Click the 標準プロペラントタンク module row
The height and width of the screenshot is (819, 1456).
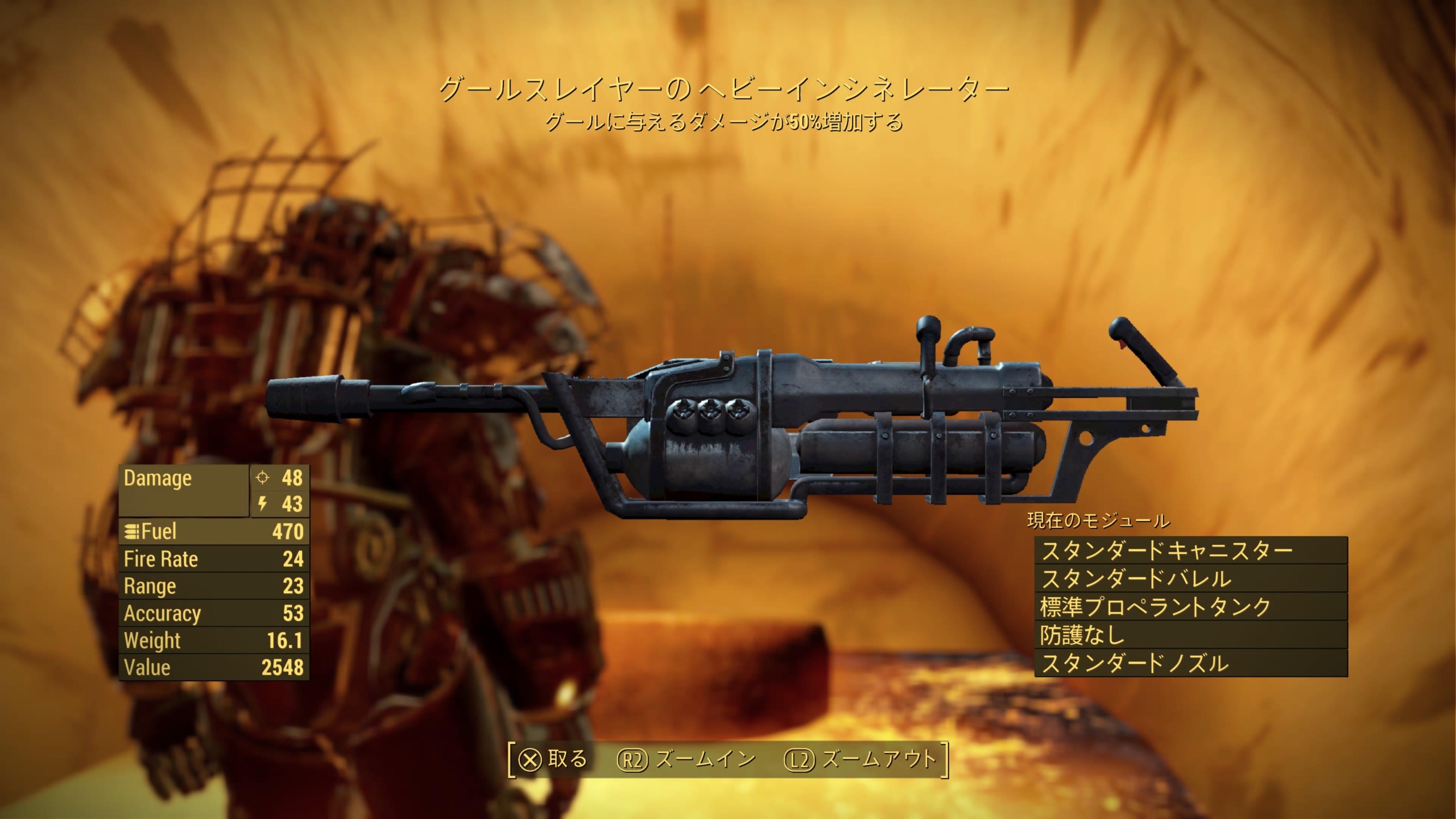1191,607
